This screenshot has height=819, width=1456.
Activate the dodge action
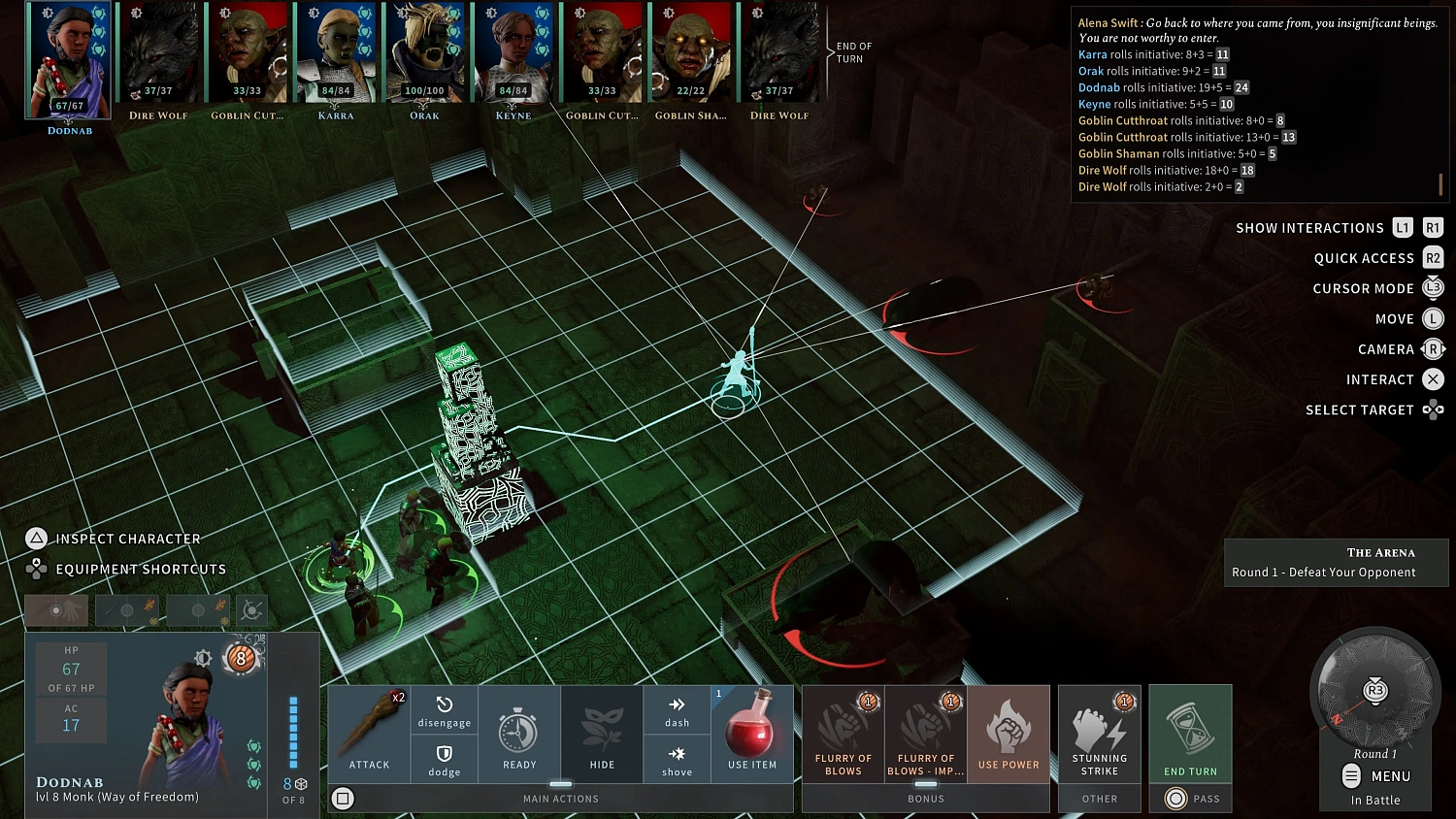(x=444, y=759)
